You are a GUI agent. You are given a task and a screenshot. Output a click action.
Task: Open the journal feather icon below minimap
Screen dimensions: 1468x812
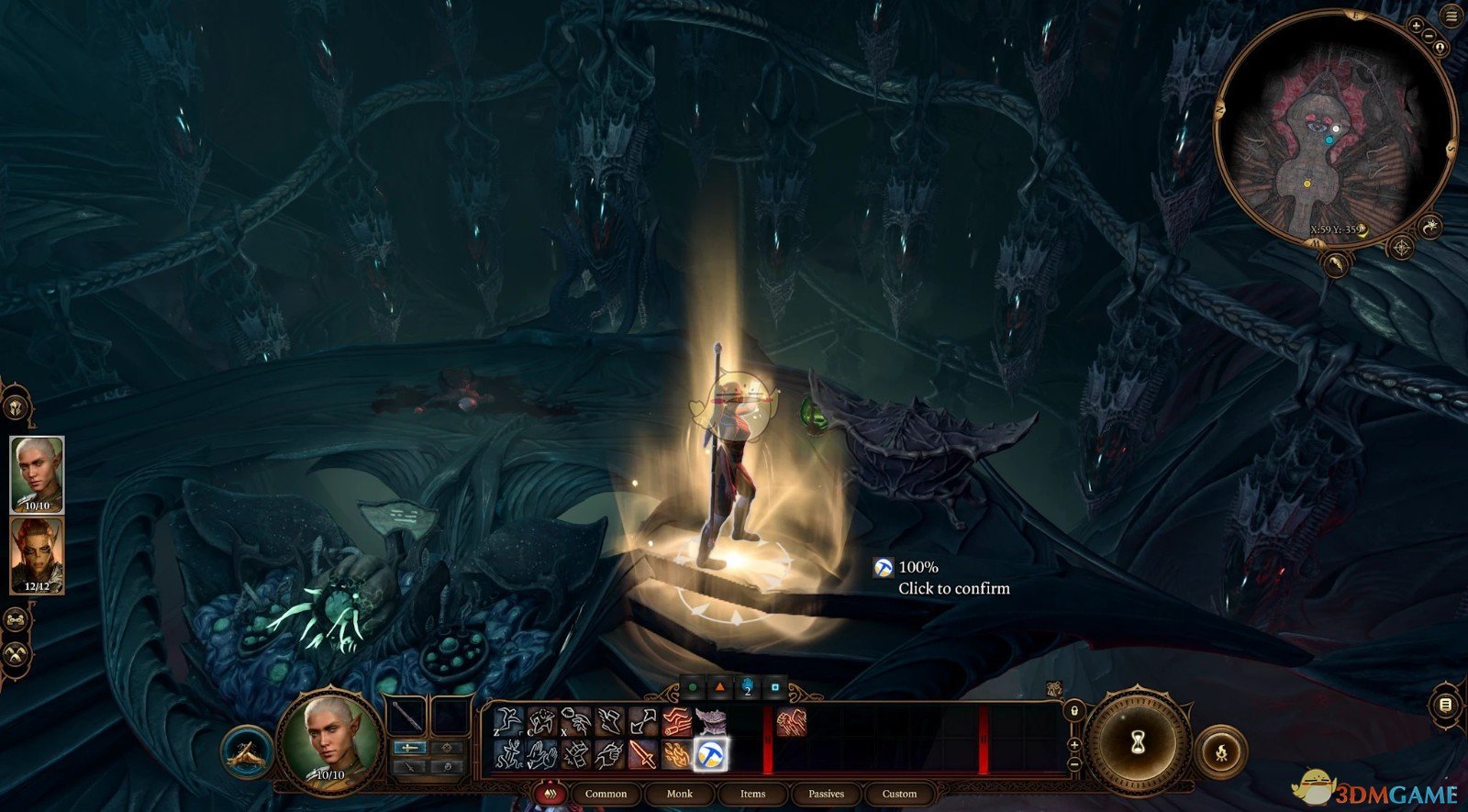click(x=1337, y=264)
